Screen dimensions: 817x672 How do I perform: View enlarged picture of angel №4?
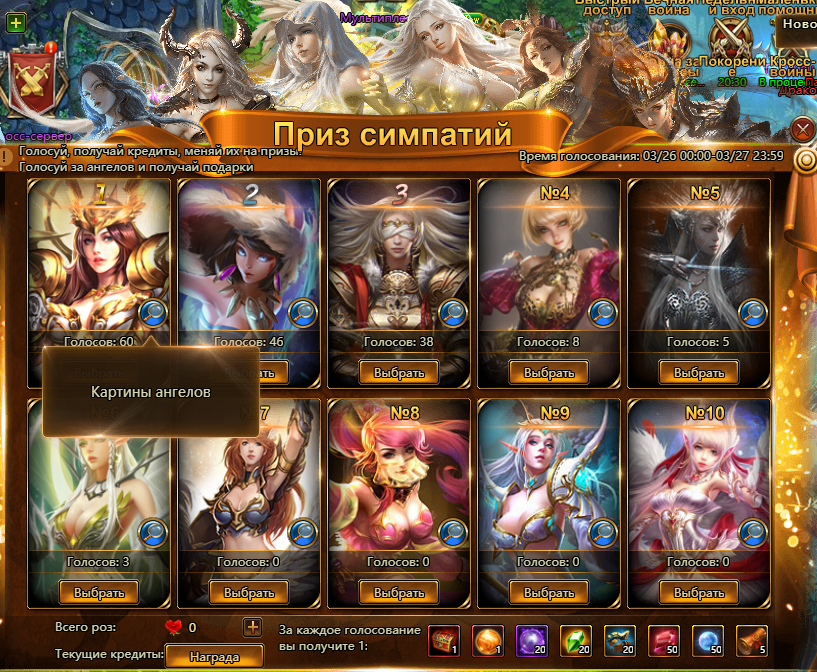coord(602,313)
